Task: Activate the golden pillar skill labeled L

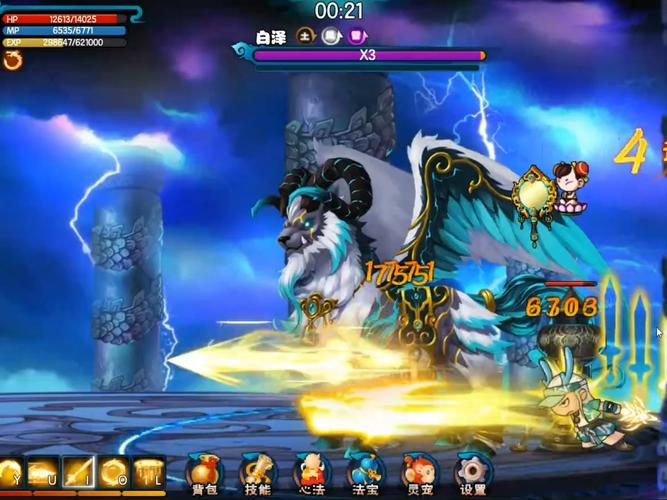Action: (148, 472)
